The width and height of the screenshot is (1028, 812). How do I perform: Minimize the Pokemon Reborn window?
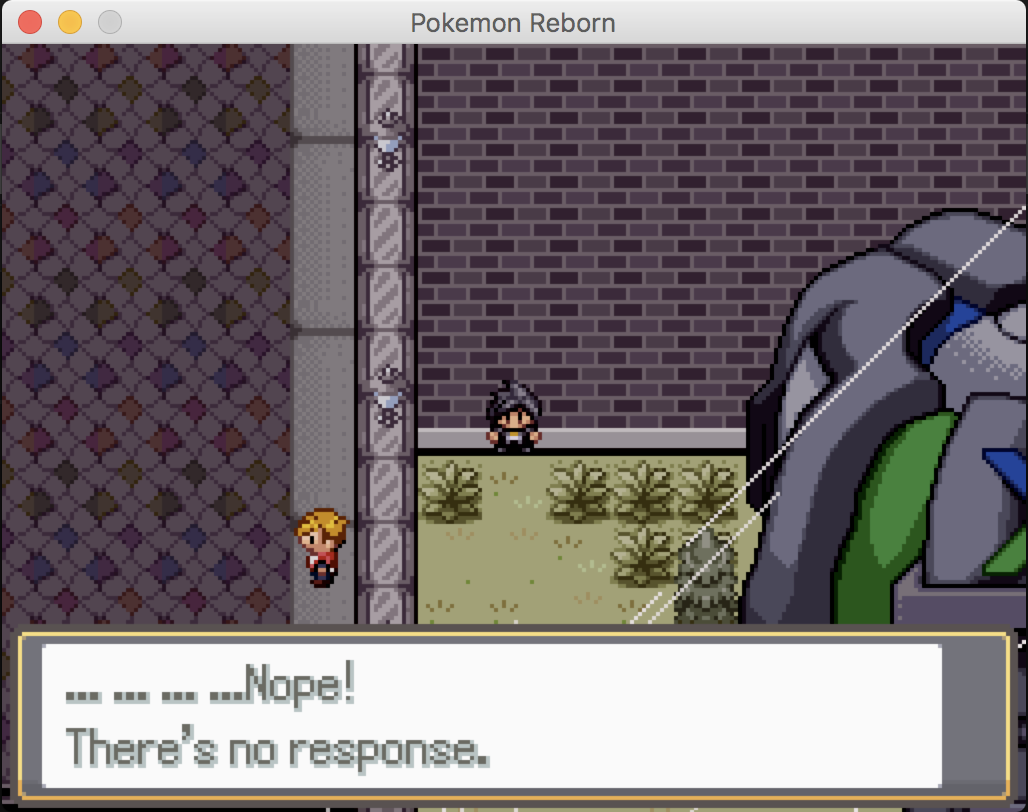70,22
